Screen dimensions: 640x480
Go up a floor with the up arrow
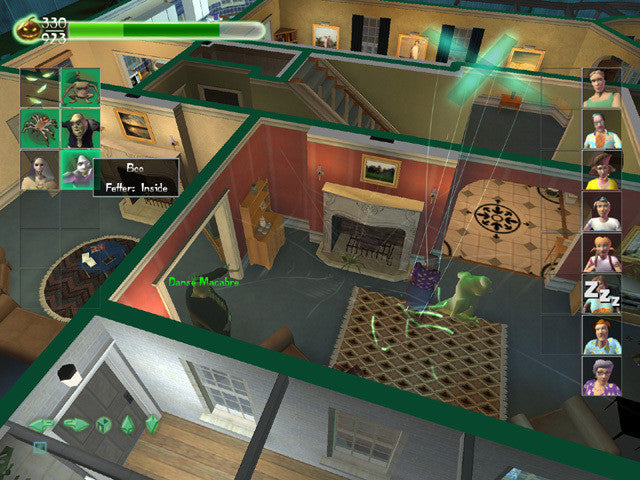point(128,424)
